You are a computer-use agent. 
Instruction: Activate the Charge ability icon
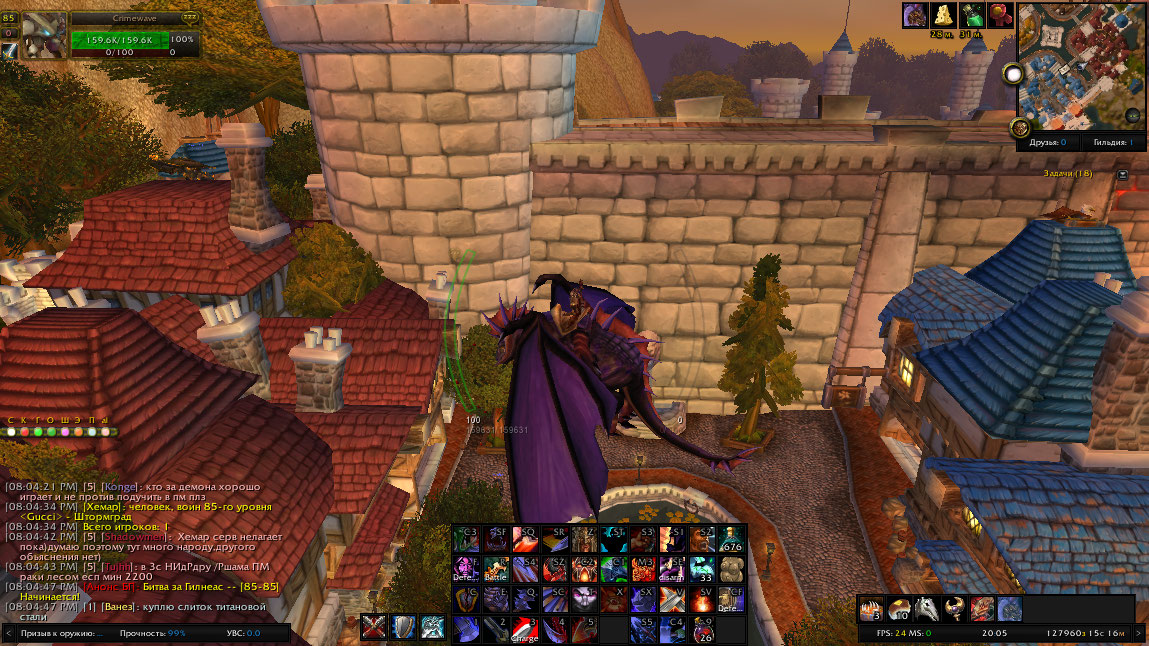click(525, 629)
